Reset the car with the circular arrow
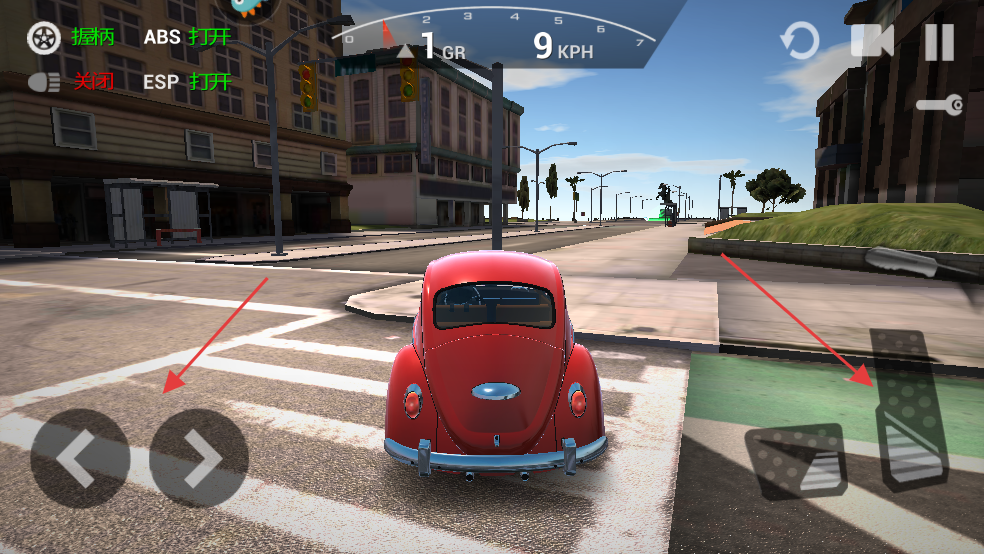Screen dimensions: 984x554 [x=799, y=42]
